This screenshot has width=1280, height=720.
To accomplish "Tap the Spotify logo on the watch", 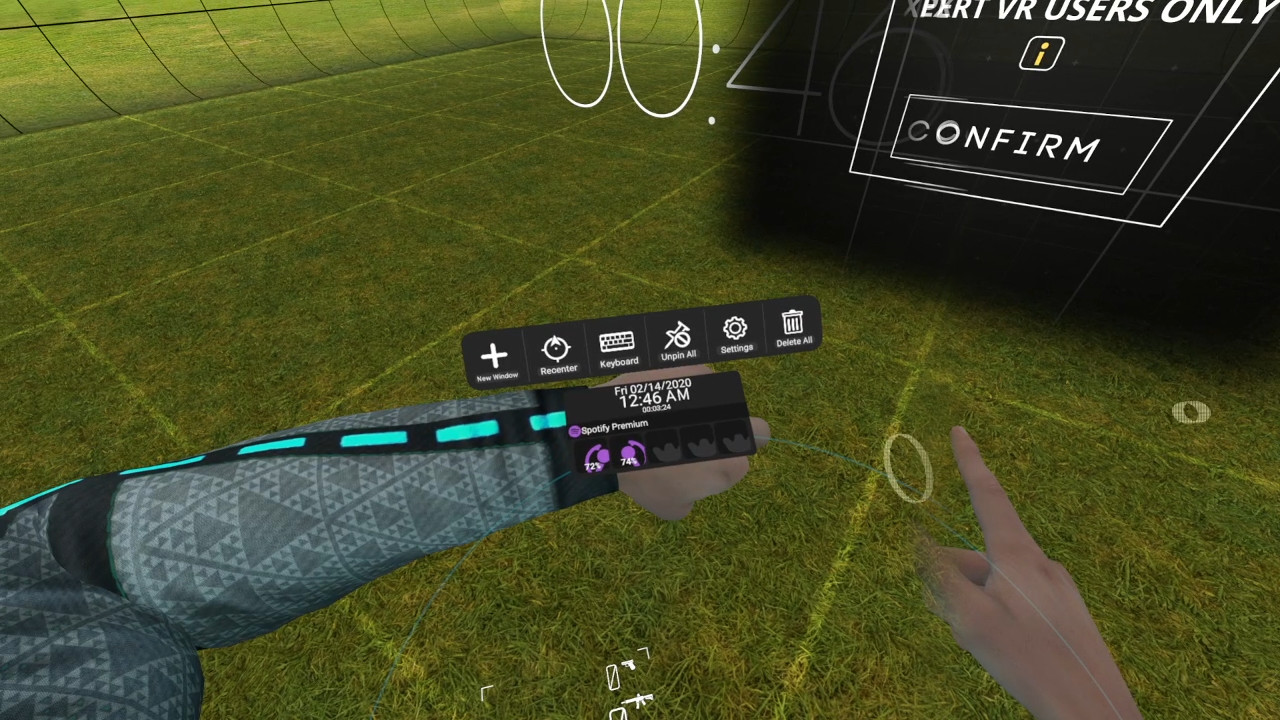I will click(575, 431).
